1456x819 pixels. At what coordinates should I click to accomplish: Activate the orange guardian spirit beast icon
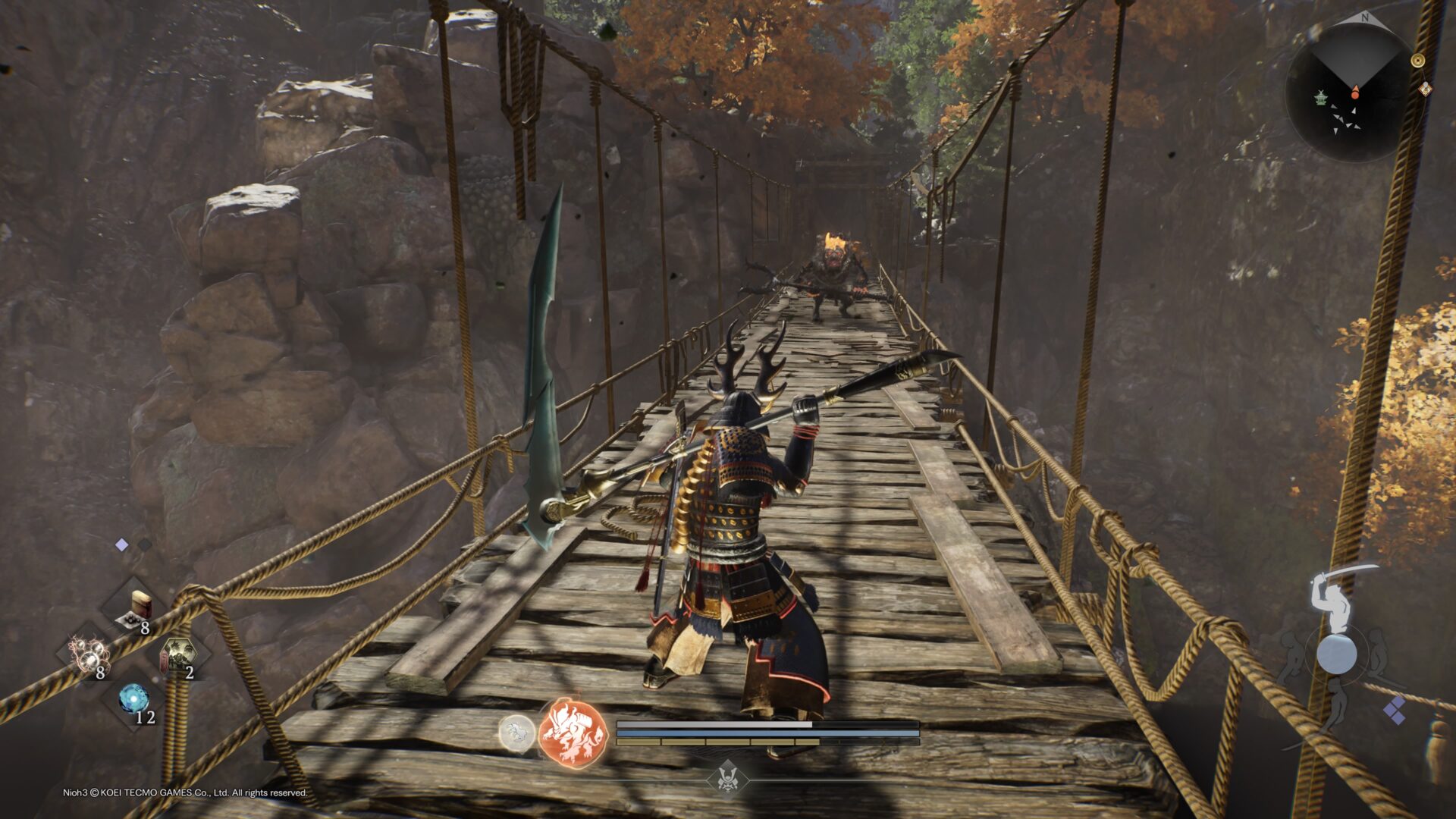click(573, 733)
